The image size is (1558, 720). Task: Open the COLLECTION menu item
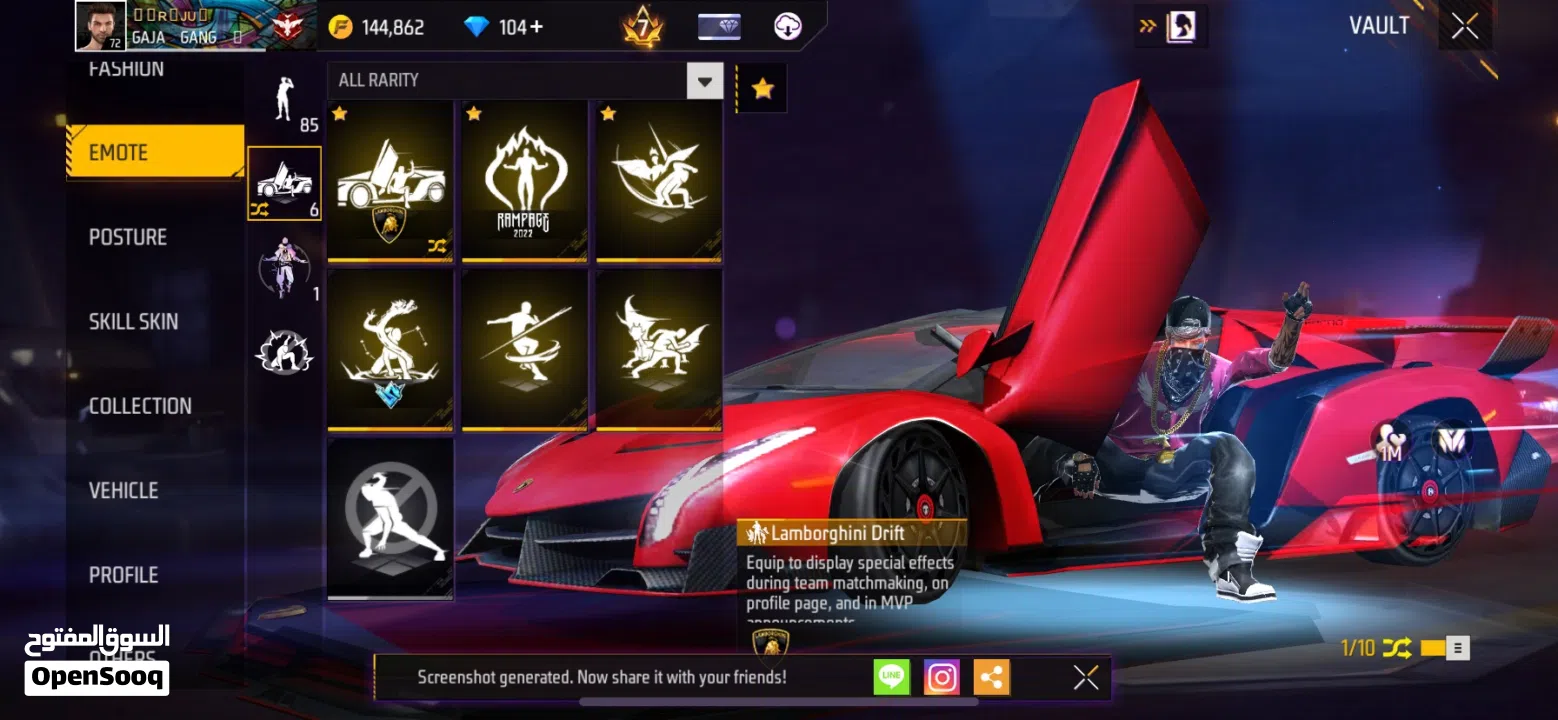[140, 405]
